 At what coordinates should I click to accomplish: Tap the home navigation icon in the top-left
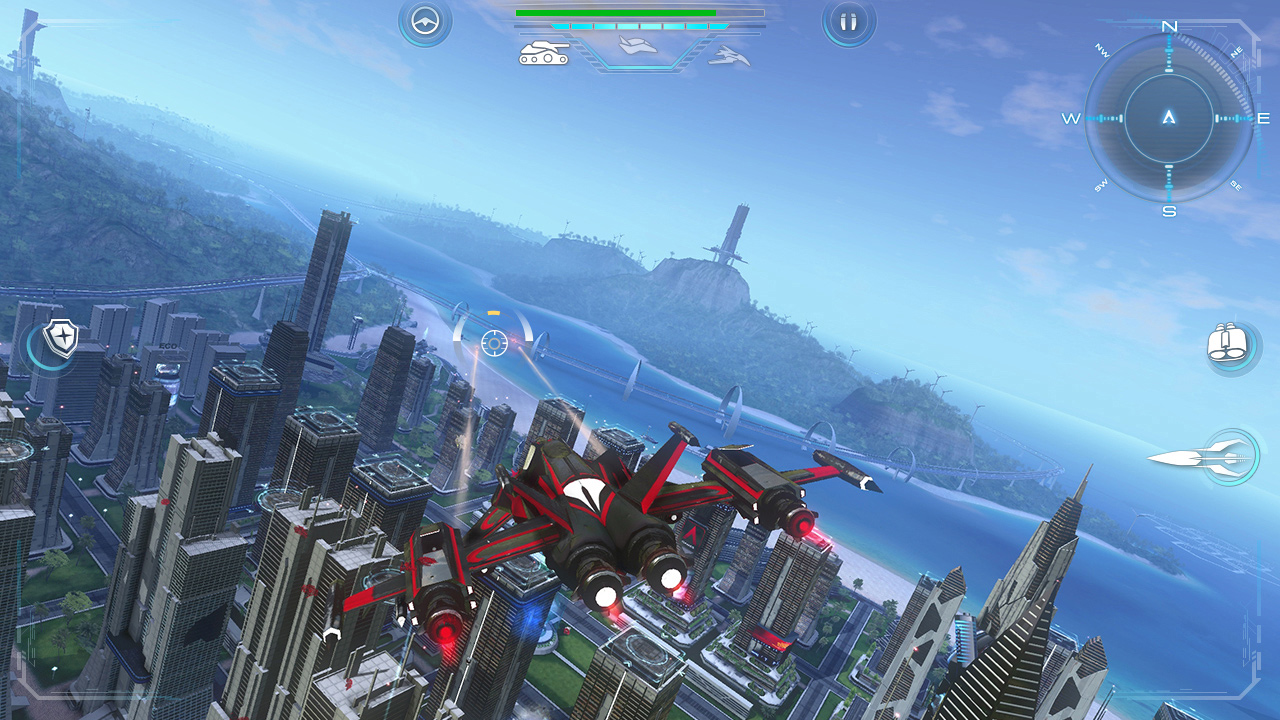[x=424, y=22]
